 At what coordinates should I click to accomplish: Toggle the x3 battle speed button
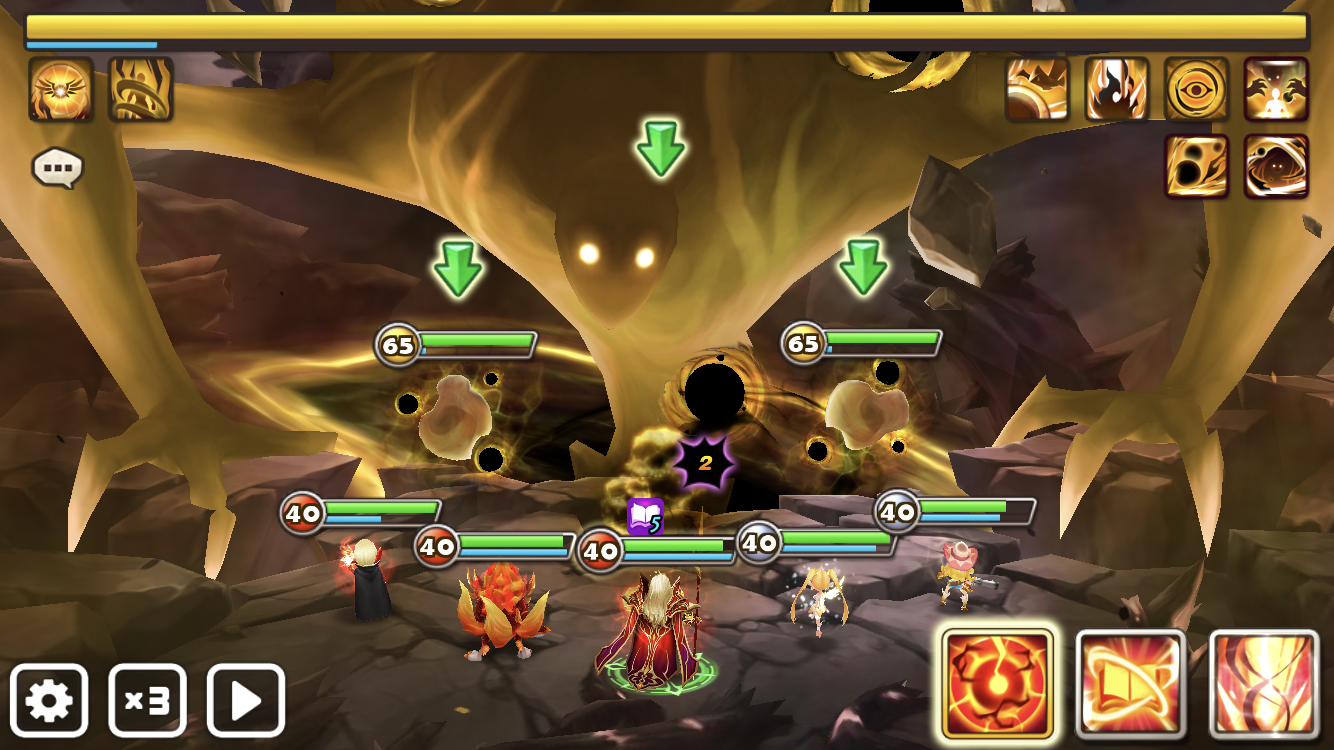pyautogui.click(x=147, y=700)
